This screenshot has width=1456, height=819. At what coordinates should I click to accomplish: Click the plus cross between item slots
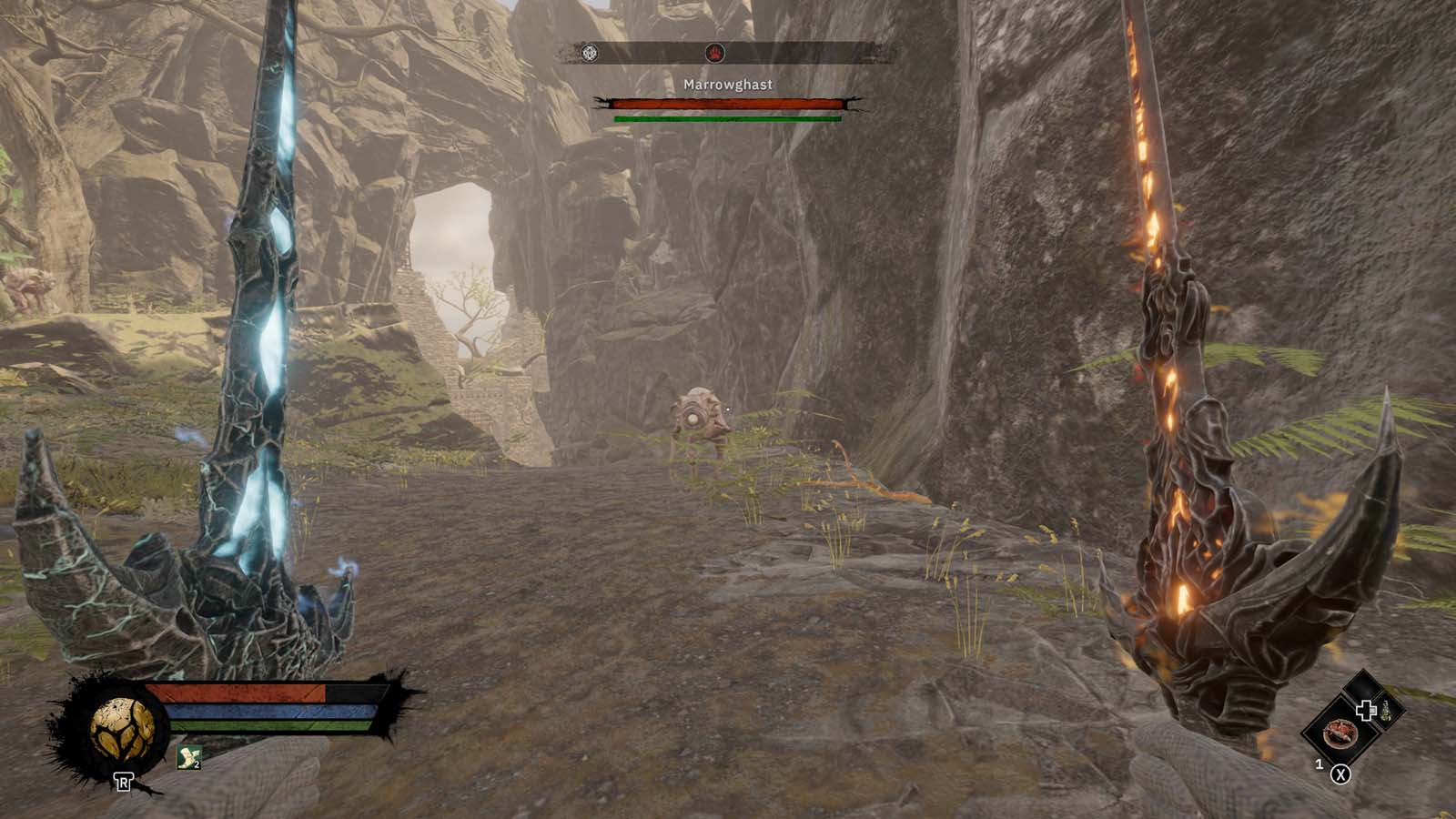pyautogui.click(x=1366, y=710)
